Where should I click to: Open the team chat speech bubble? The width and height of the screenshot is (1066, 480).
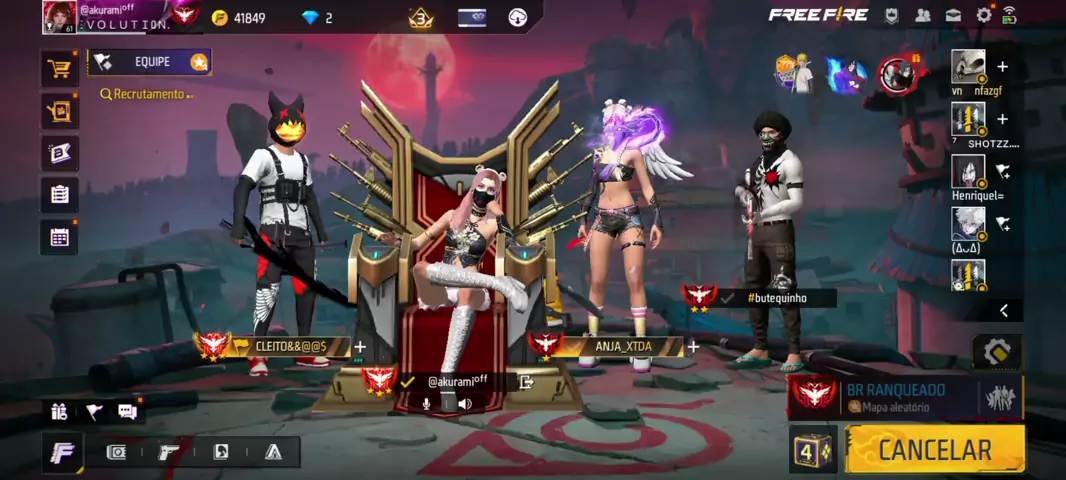pos(127,411)
